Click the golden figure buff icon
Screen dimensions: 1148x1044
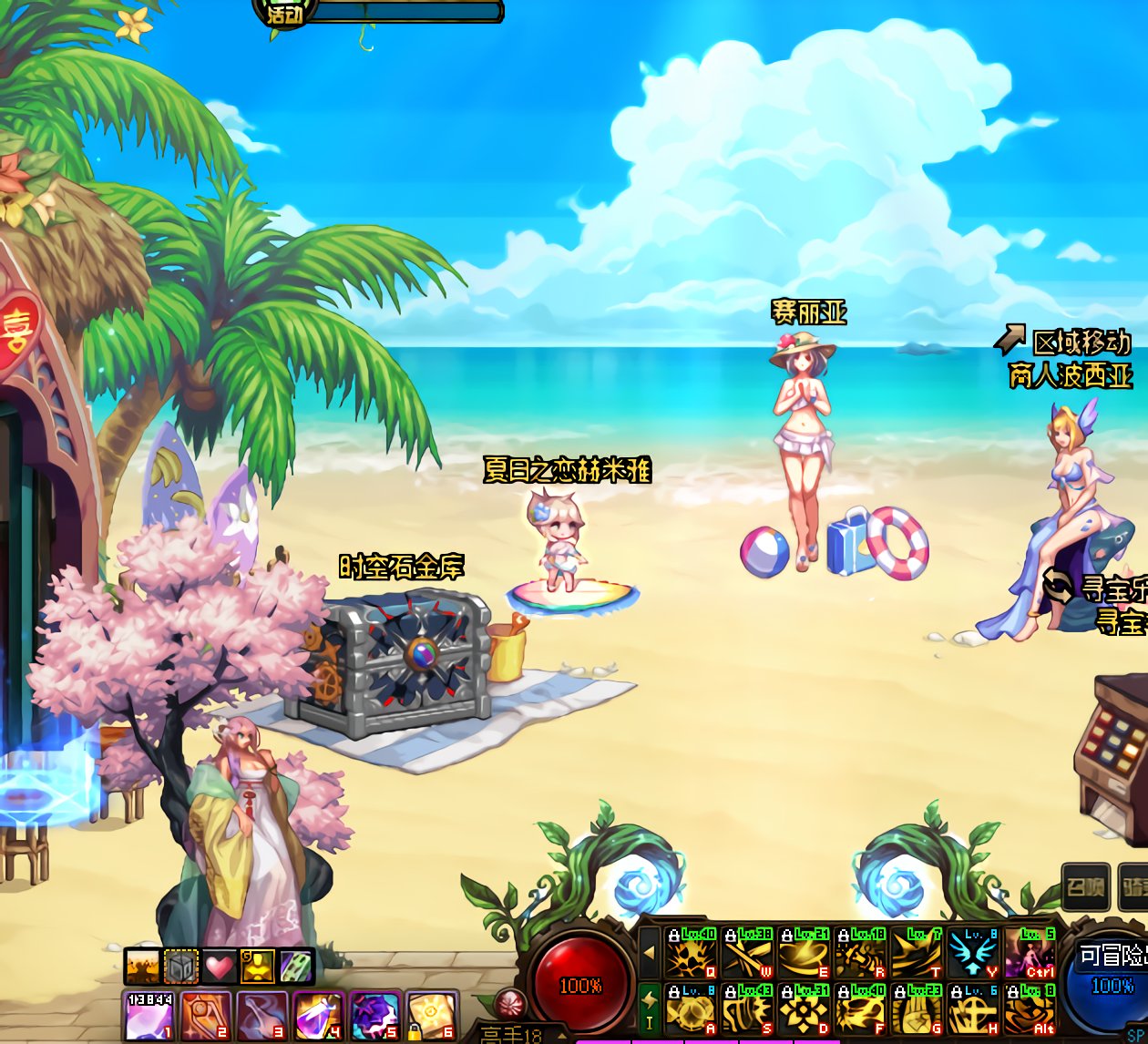coord(257,967)
